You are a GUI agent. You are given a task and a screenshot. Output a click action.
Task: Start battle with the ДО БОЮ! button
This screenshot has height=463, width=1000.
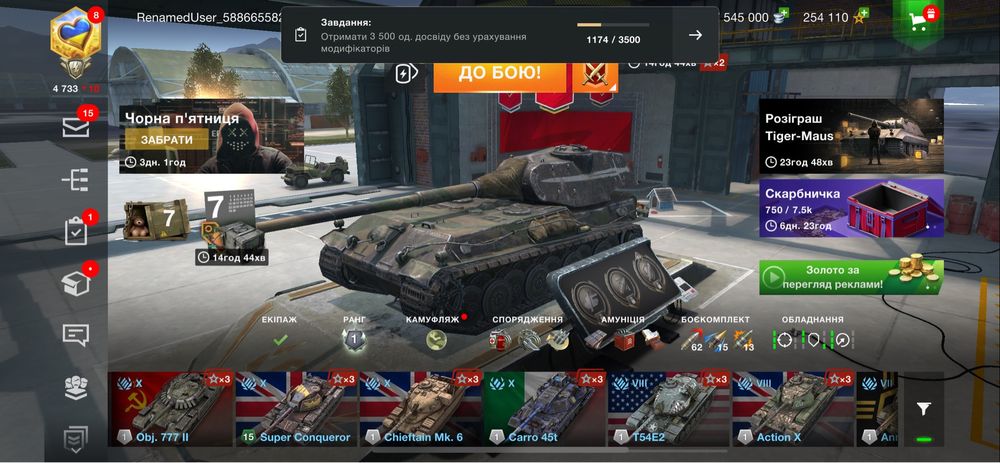click(x=499, y=74)
